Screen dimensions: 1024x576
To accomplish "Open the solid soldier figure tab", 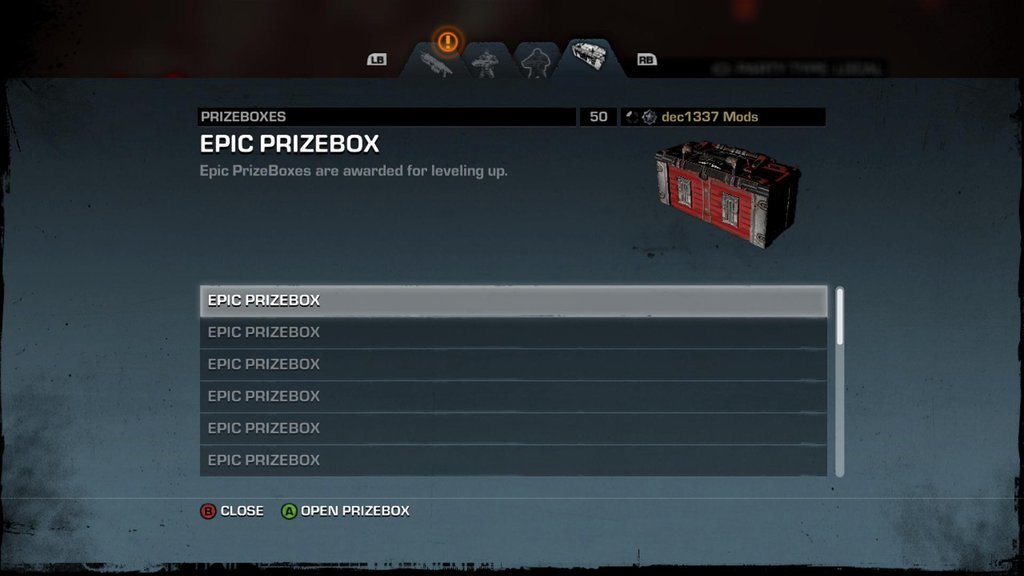I will click(485, 63).
